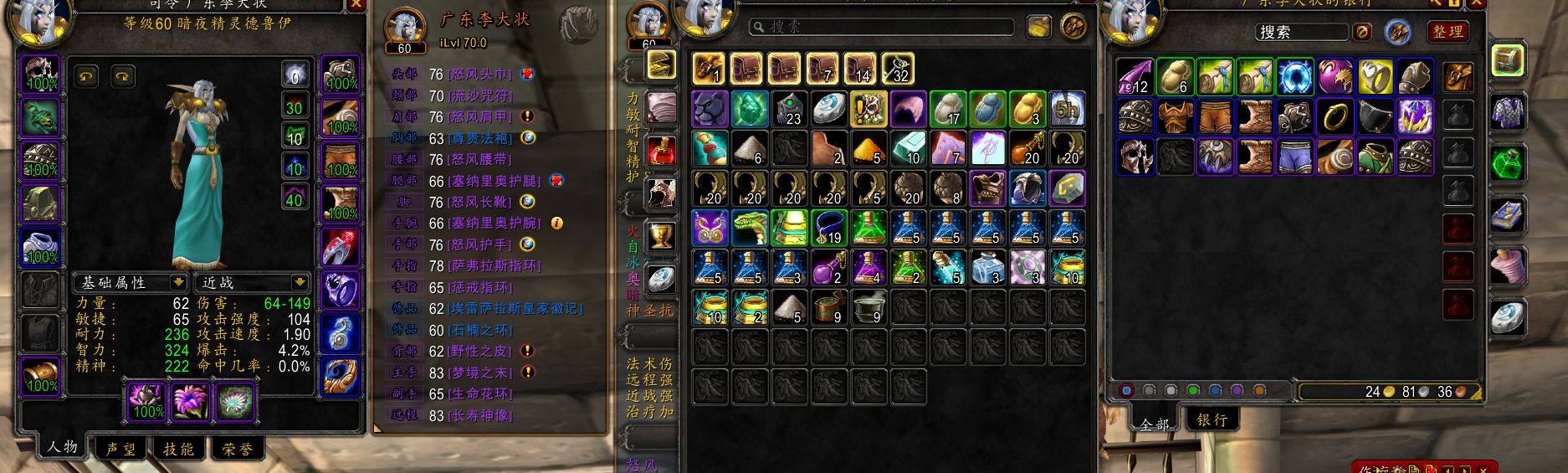Select the 全部 all-items tab
1568x473 pixels.
click(1155, 424)
